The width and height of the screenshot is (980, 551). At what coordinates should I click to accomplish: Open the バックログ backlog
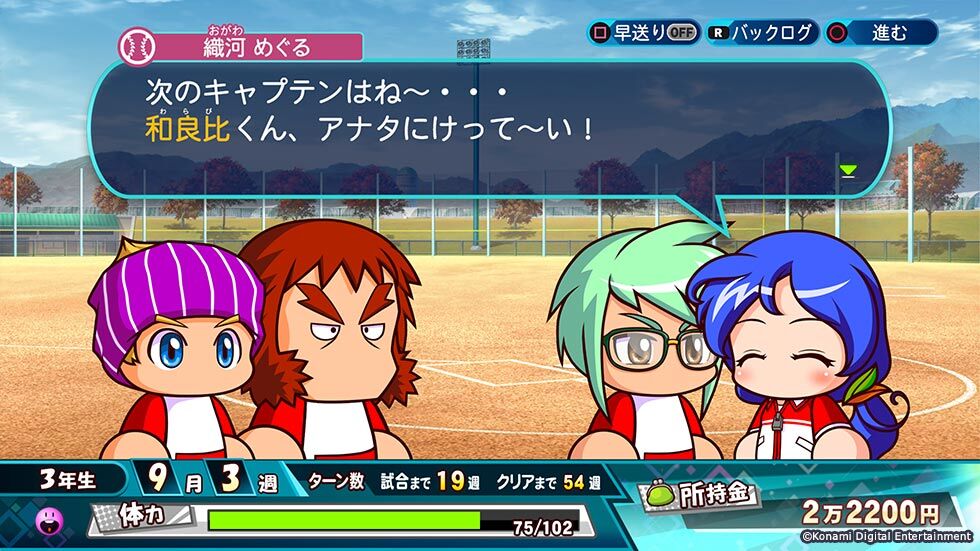(x=763, y=32)
